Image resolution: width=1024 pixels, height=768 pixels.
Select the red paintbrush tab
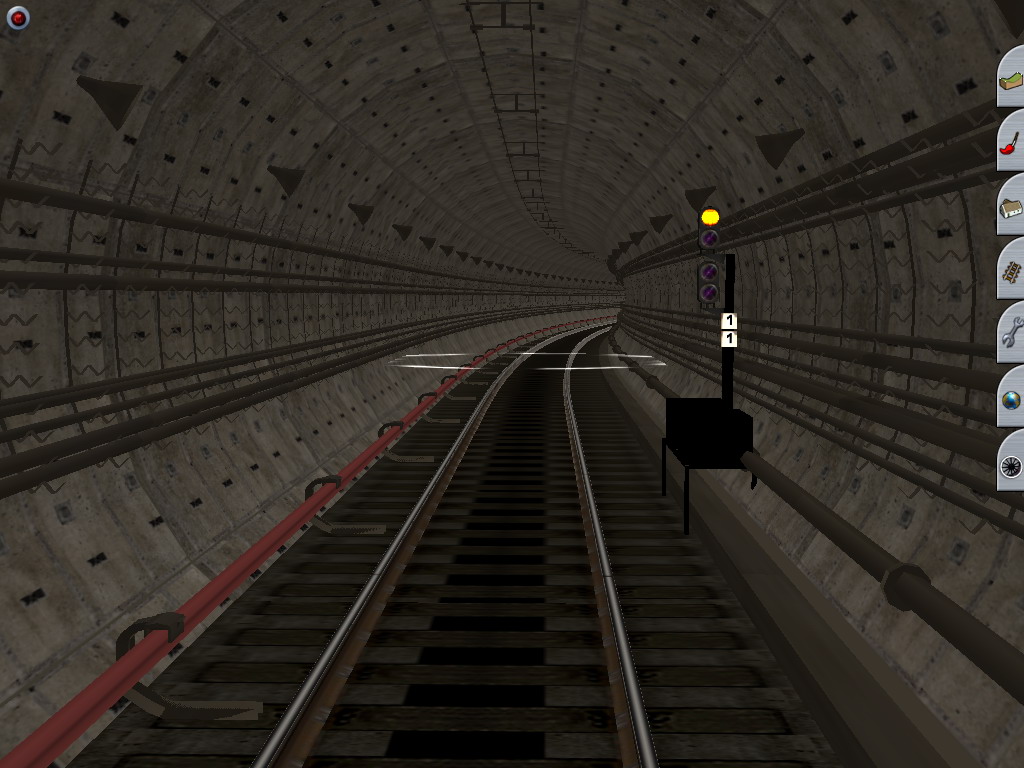click(x=1011, y=142)
